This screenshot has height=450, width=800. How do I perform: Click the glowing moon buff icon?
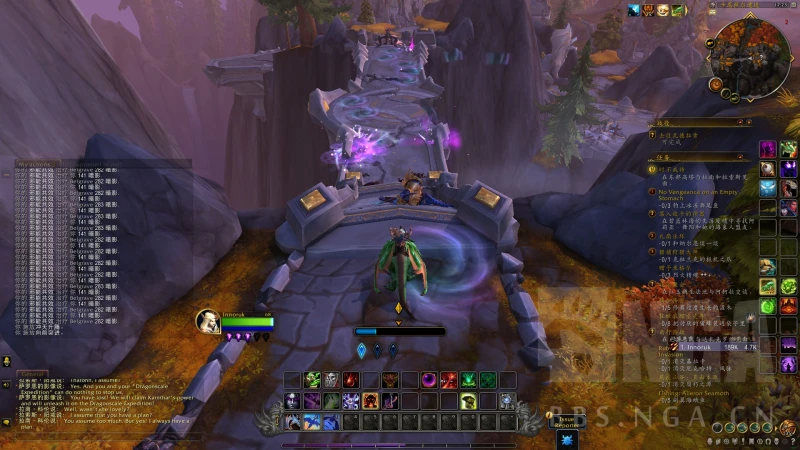coord(634,10)
